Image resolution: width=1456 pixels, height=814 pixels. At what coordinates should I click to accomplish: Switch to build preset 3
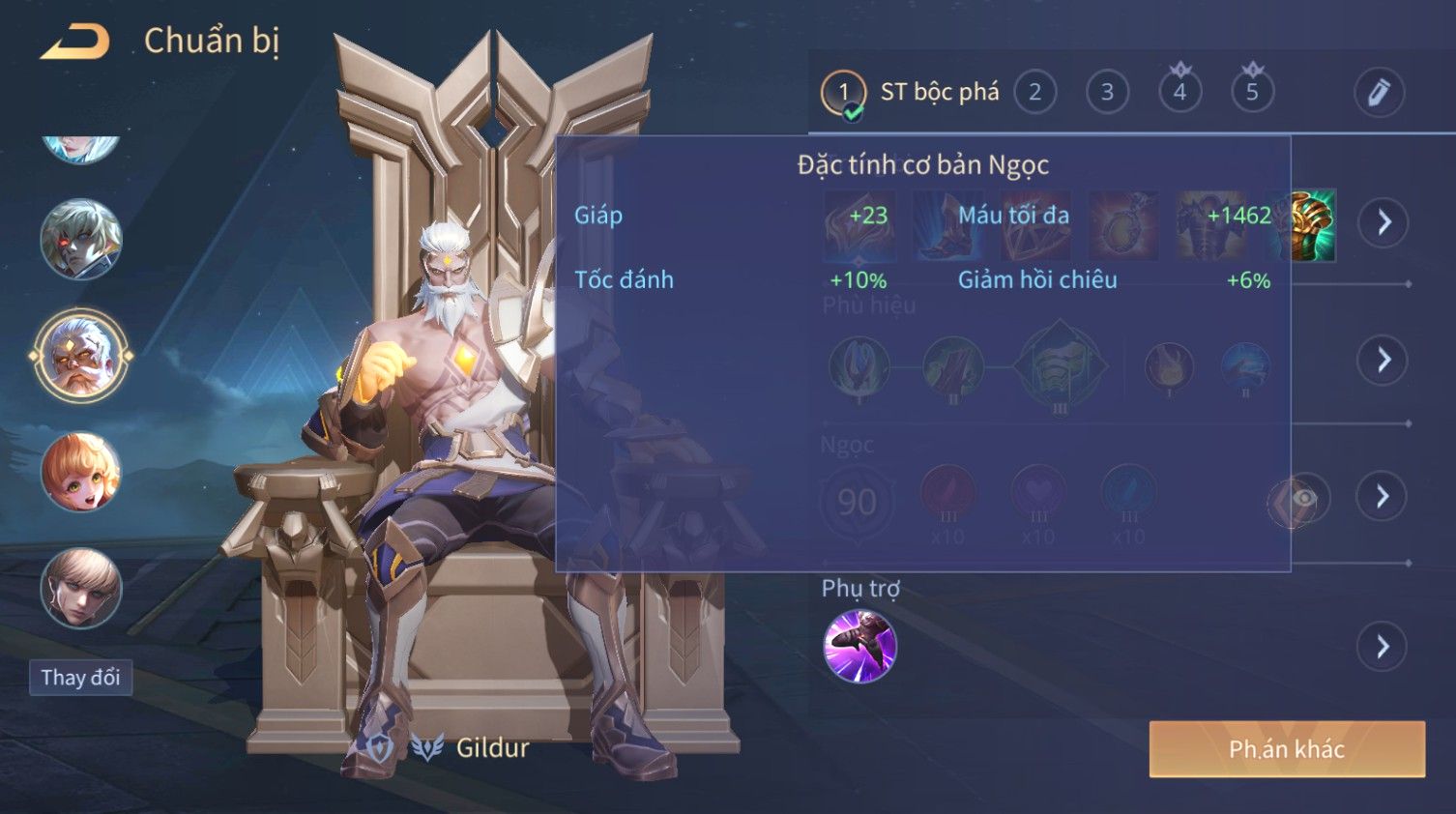coord(1107,93)
